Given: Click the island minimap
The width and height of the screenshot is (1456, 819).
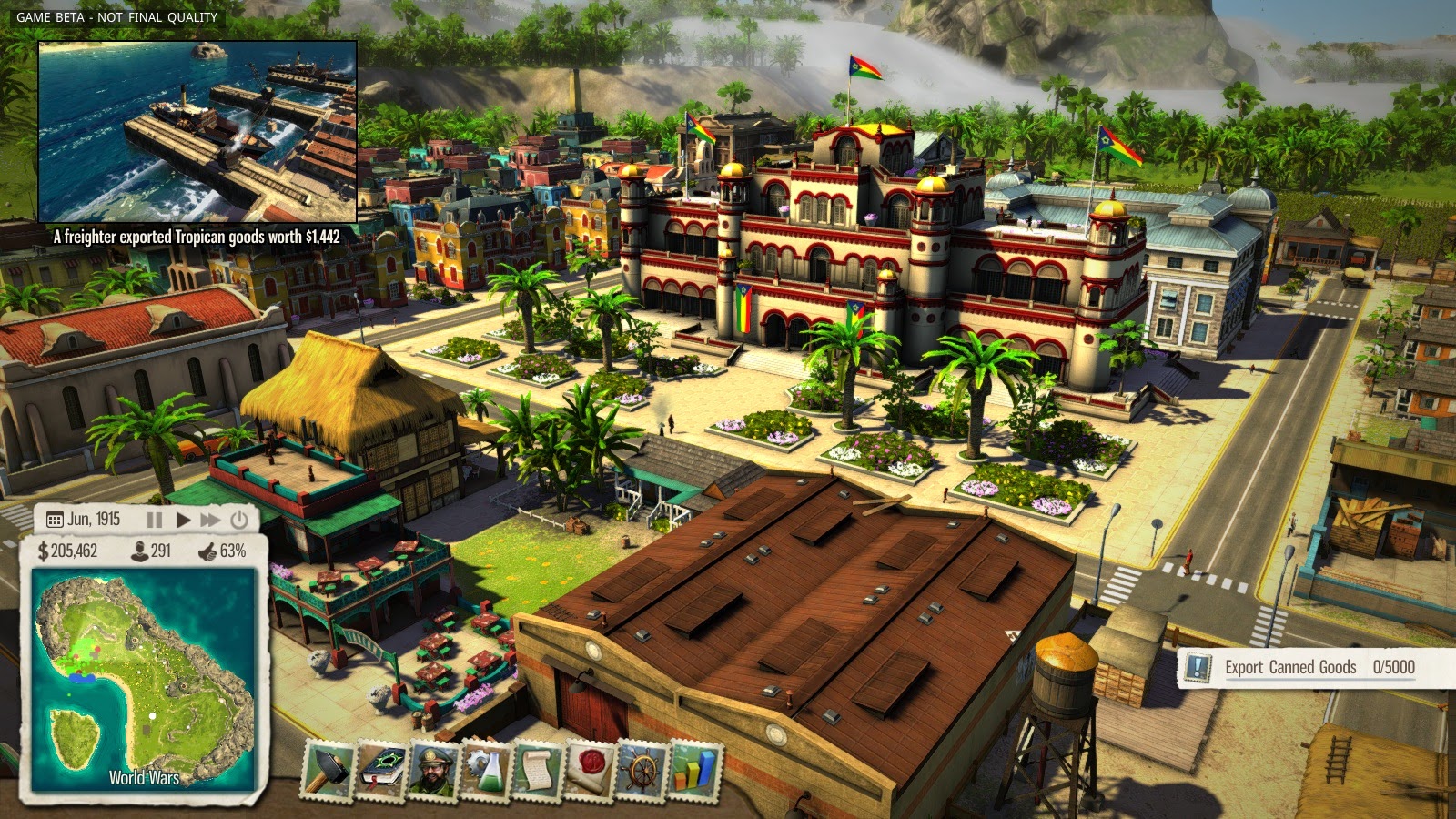Looking at the screenshot, I should pos(144,678).
